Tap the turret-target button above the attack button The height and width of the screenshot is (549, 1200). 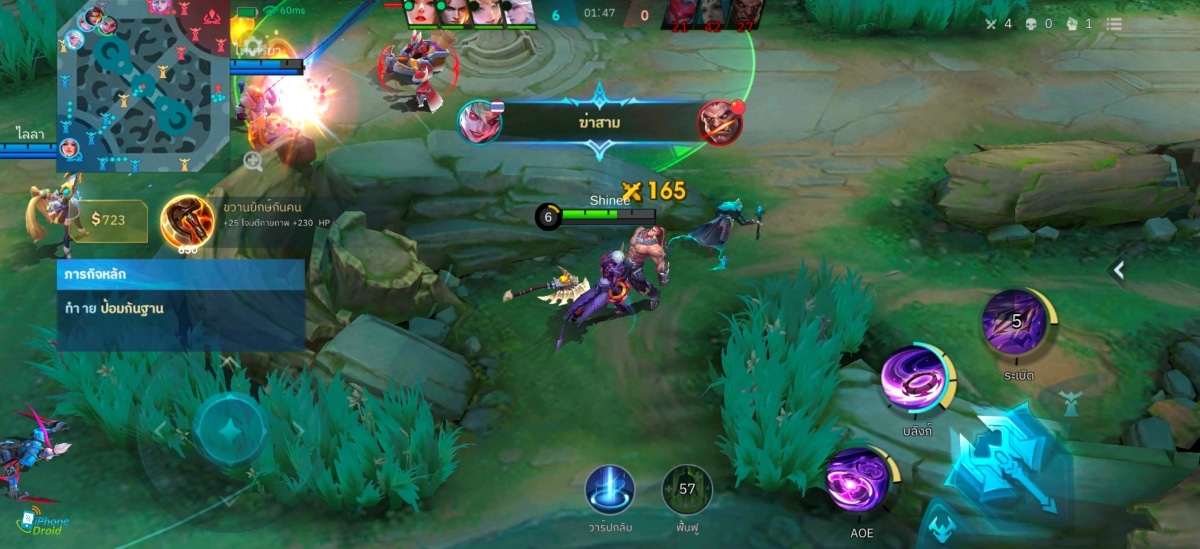1071,404
